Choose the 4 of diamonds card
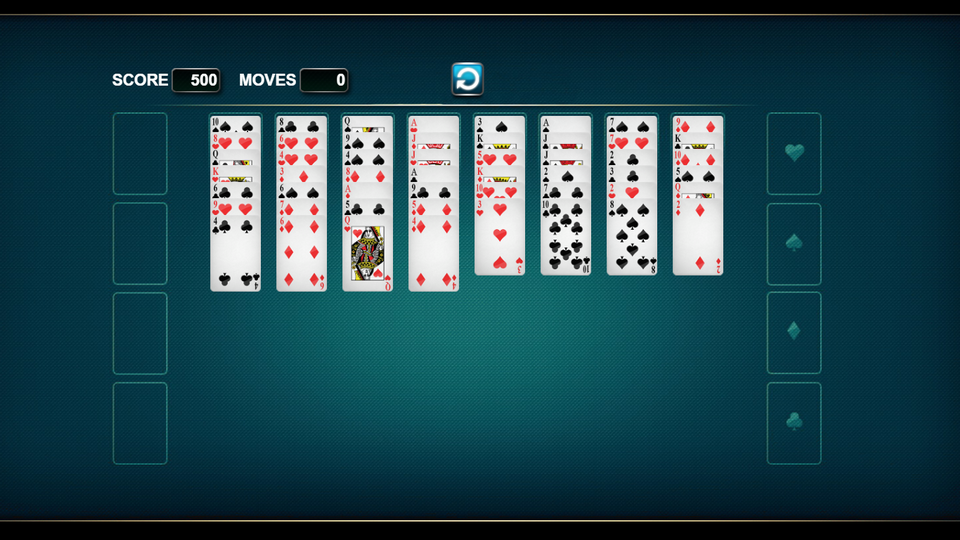 click(x=433, y=255)
